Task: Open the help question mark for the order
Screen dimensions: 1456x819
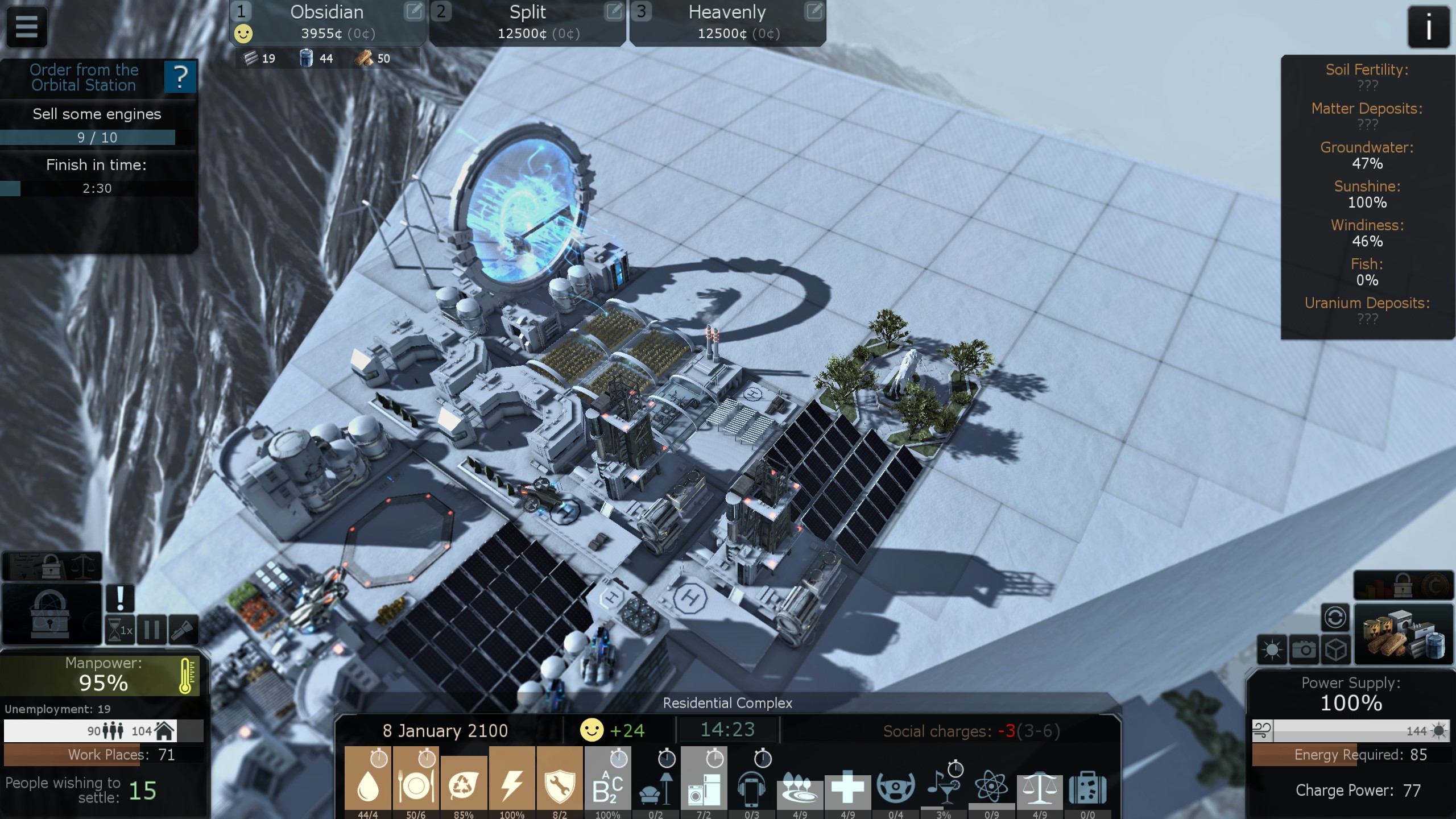Action: click(180, 77)
